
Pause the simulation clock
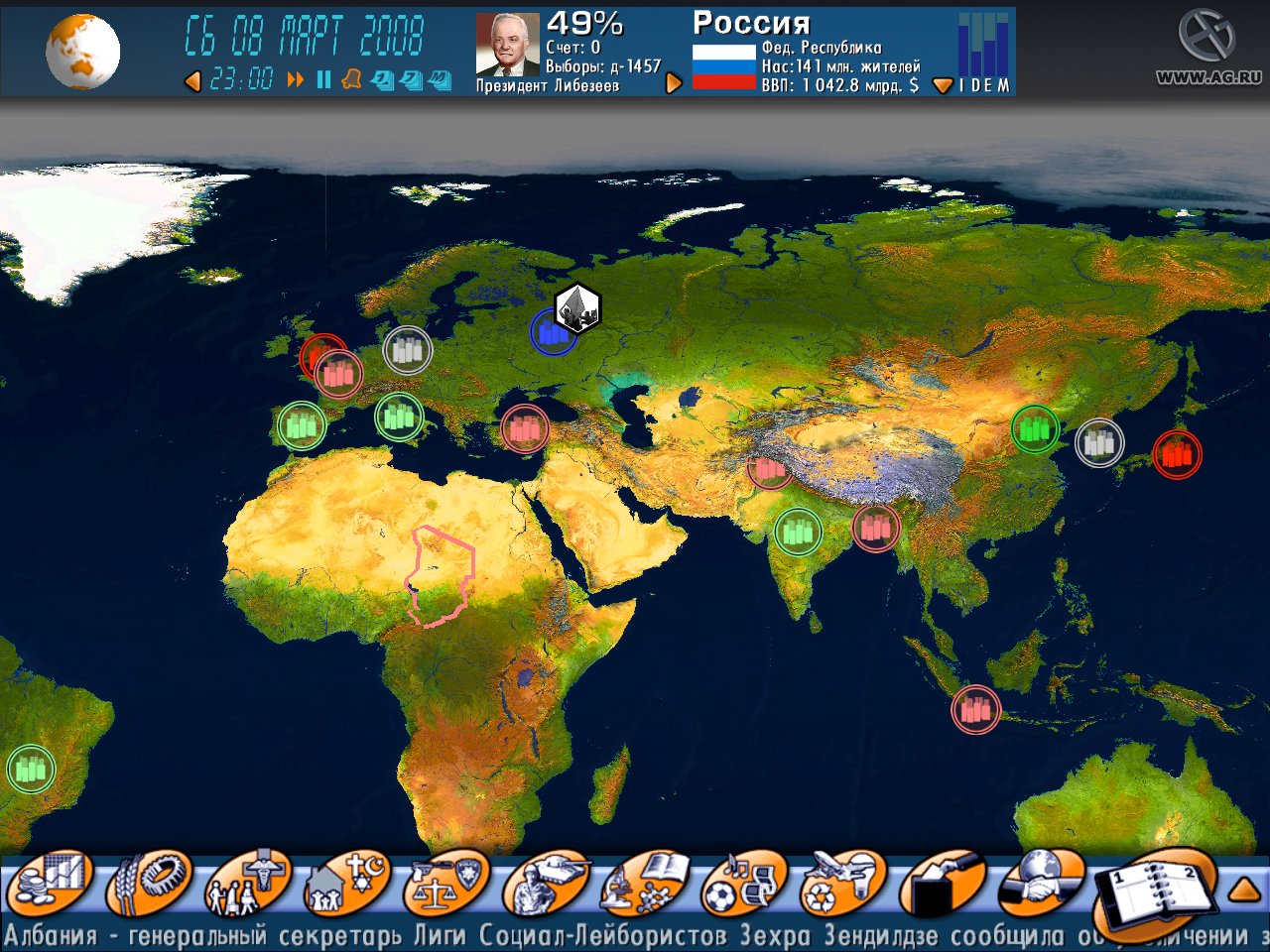coord(322,82)
